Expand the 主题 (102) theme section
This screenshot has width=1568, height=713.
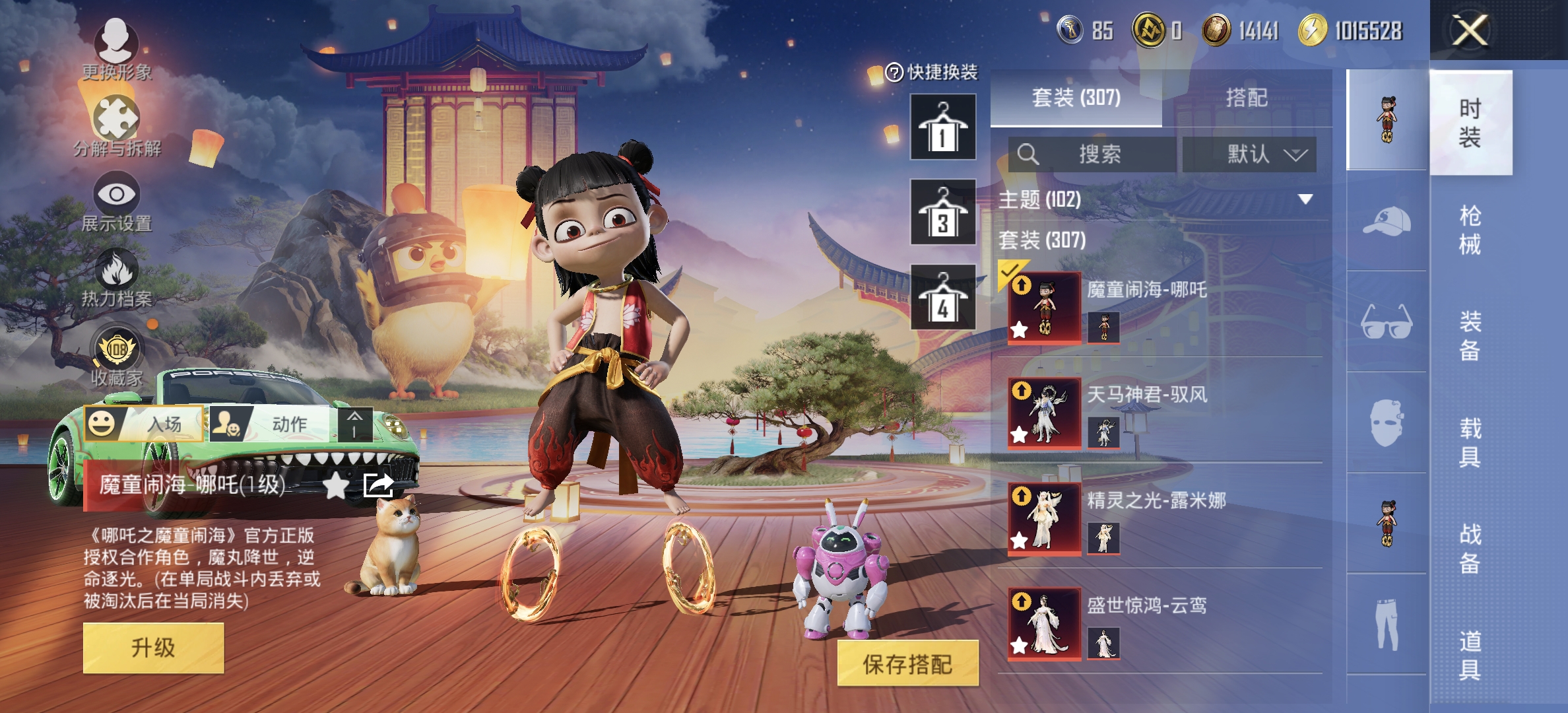tap(1305, 199)
